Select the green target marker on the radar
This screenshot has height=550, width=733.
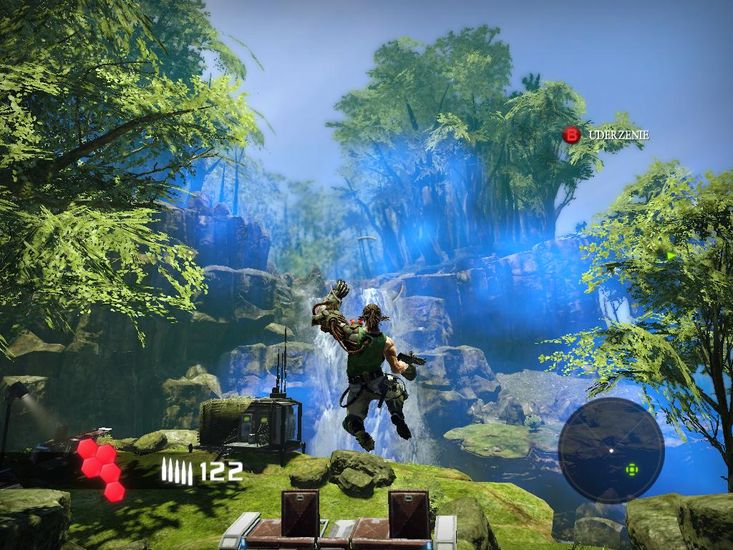tap(631, 469)
